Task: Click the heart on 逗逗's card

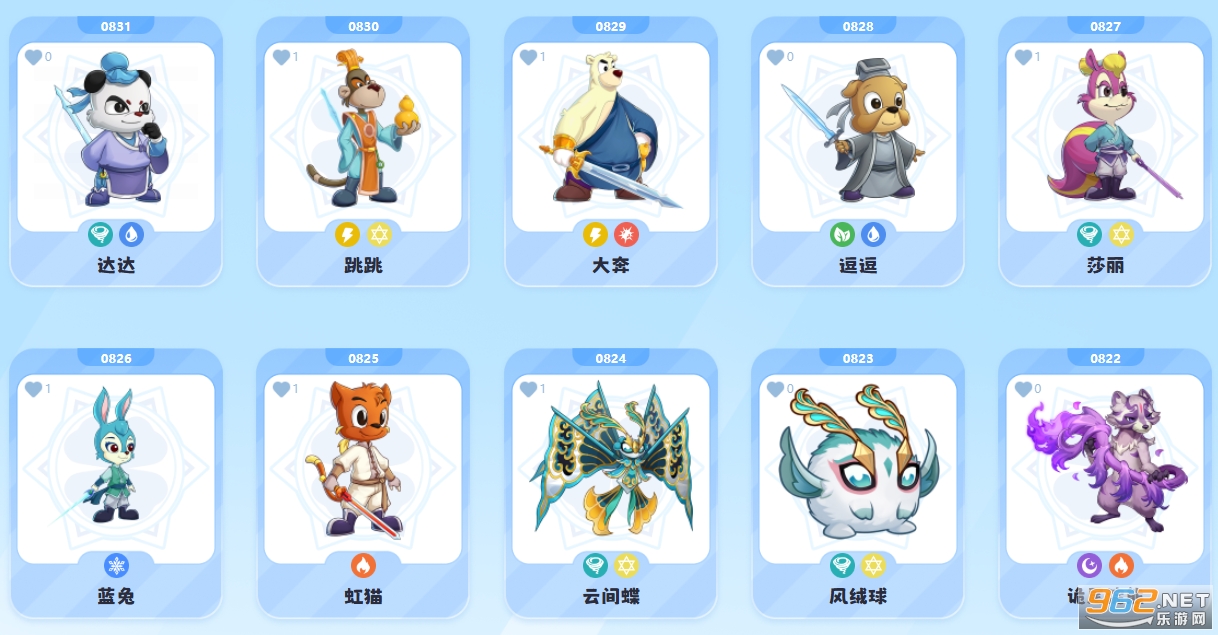Action: [x=775, y=58]
